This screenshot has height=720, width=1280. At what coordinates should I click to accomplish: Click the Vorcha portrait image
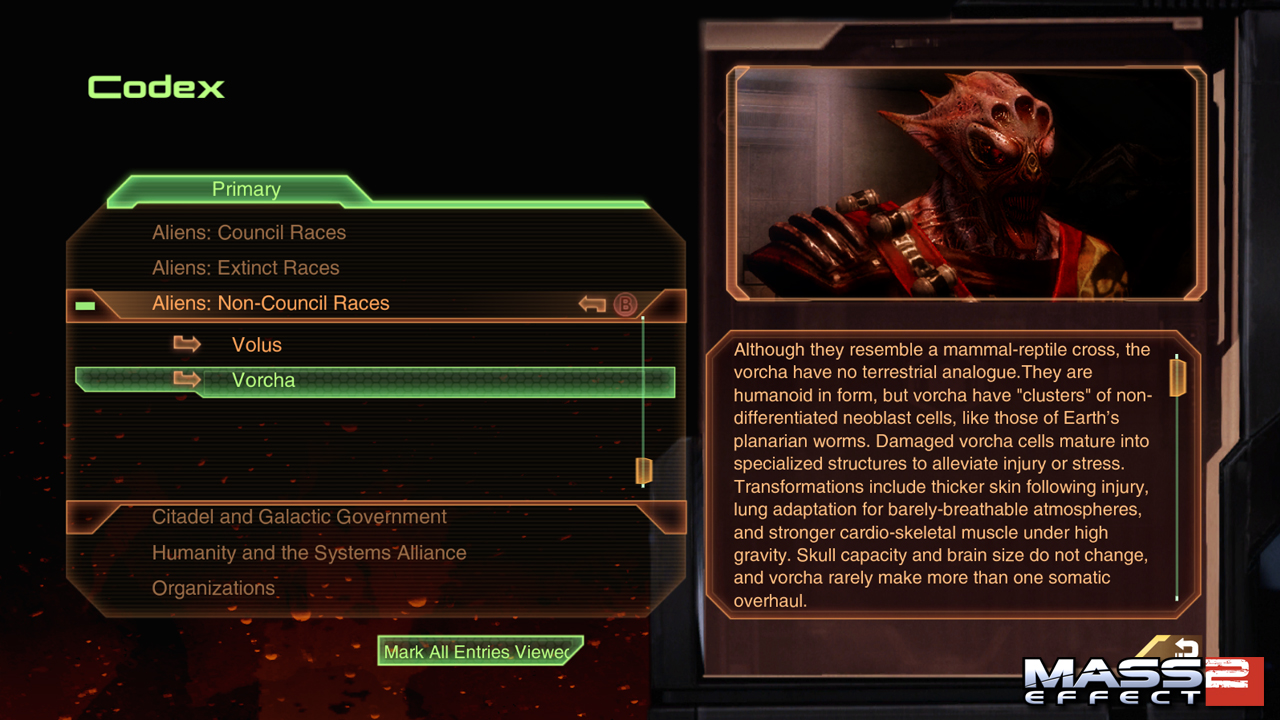[x=965, y=182]
